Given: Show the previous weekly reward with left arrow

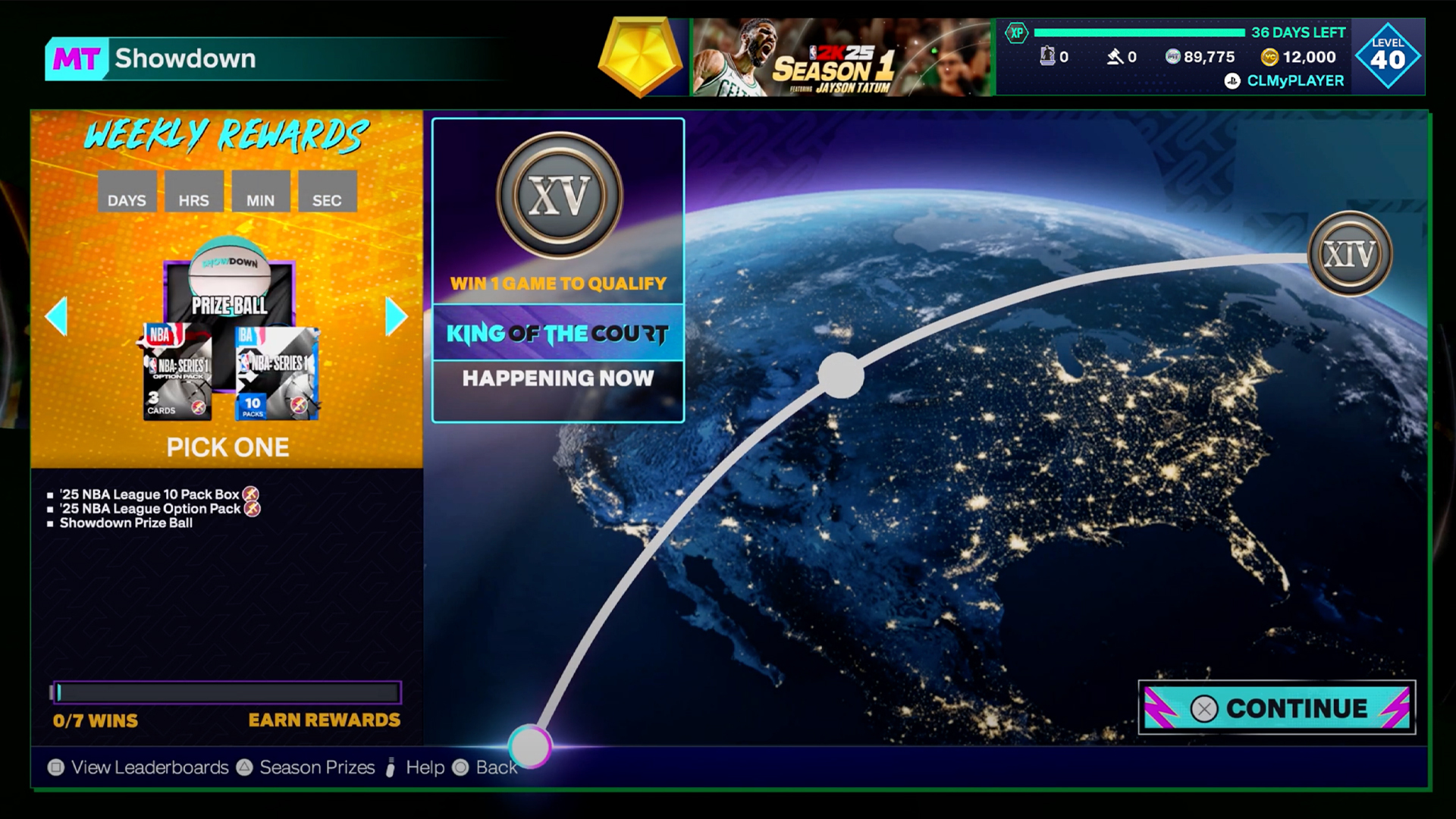Looking at the screenshot, I should (x=57, y=316).
